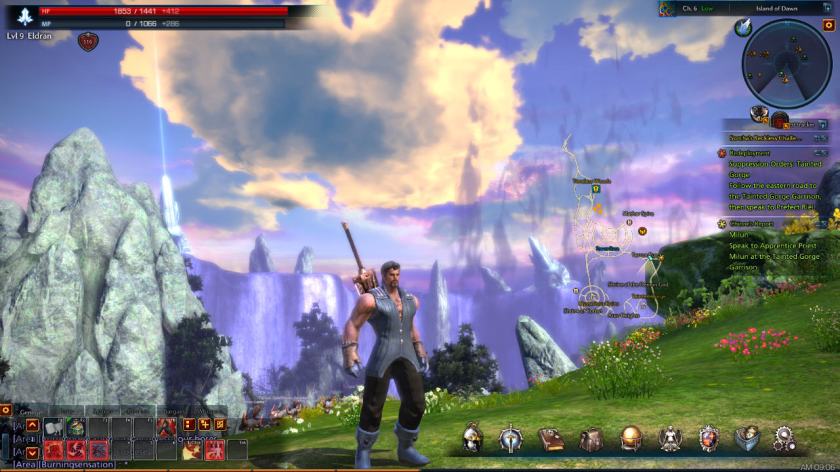Click the red level badge under the portrait

[x=88, y=41]
